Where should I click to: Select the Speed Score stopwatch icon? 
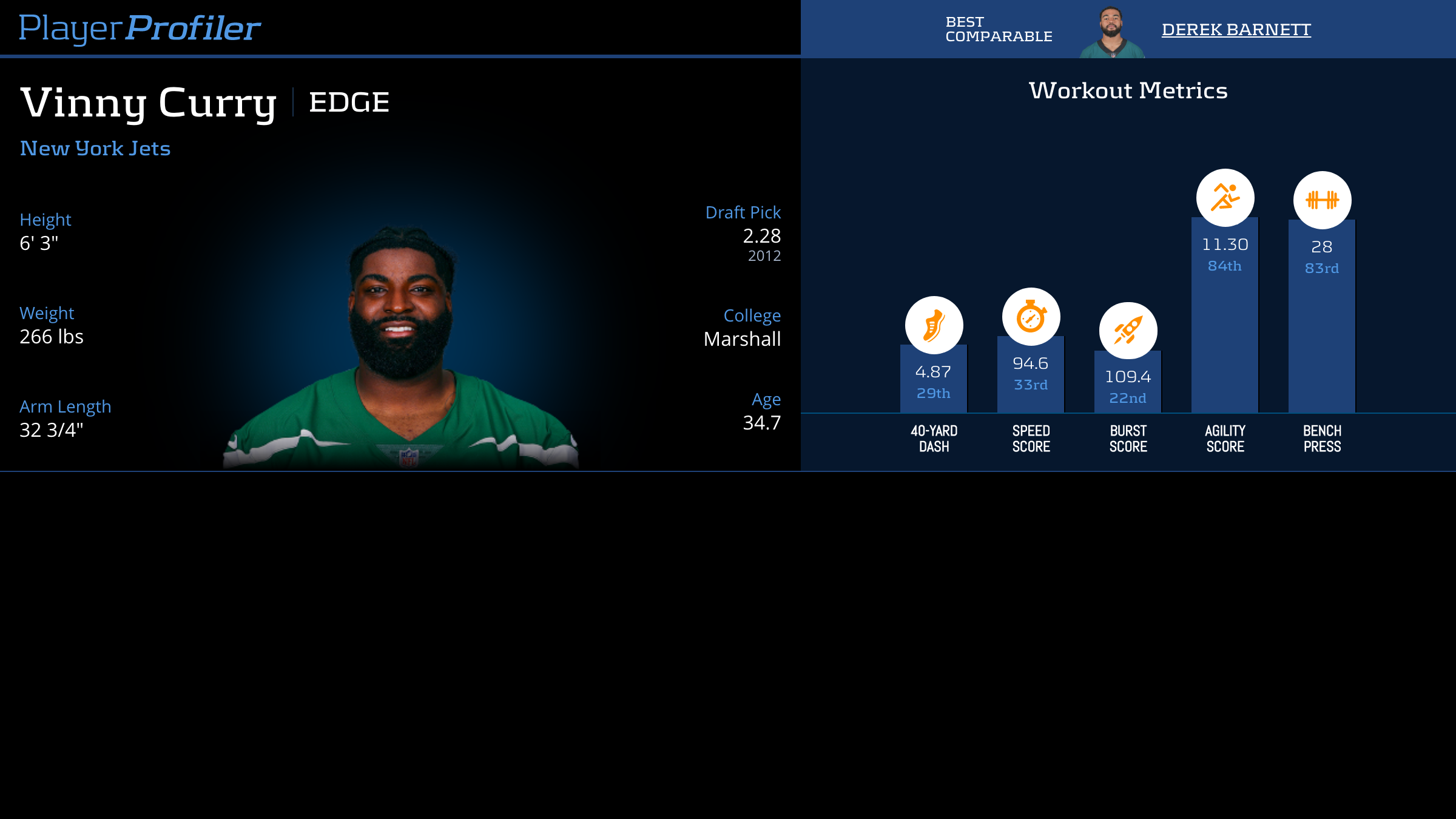[x=1031, y=317]
